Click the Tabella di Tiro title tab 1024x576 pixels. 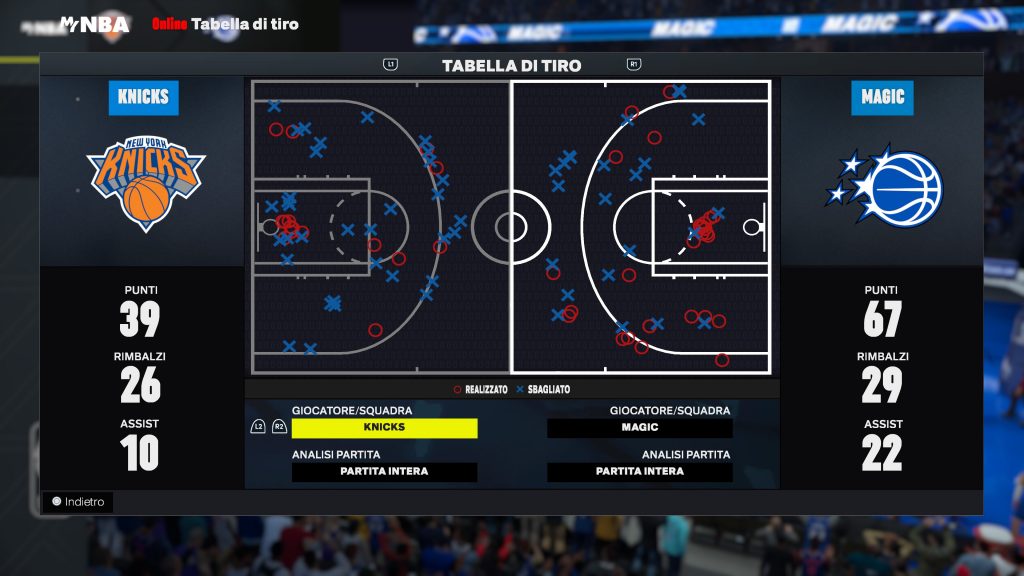[511, 66]
